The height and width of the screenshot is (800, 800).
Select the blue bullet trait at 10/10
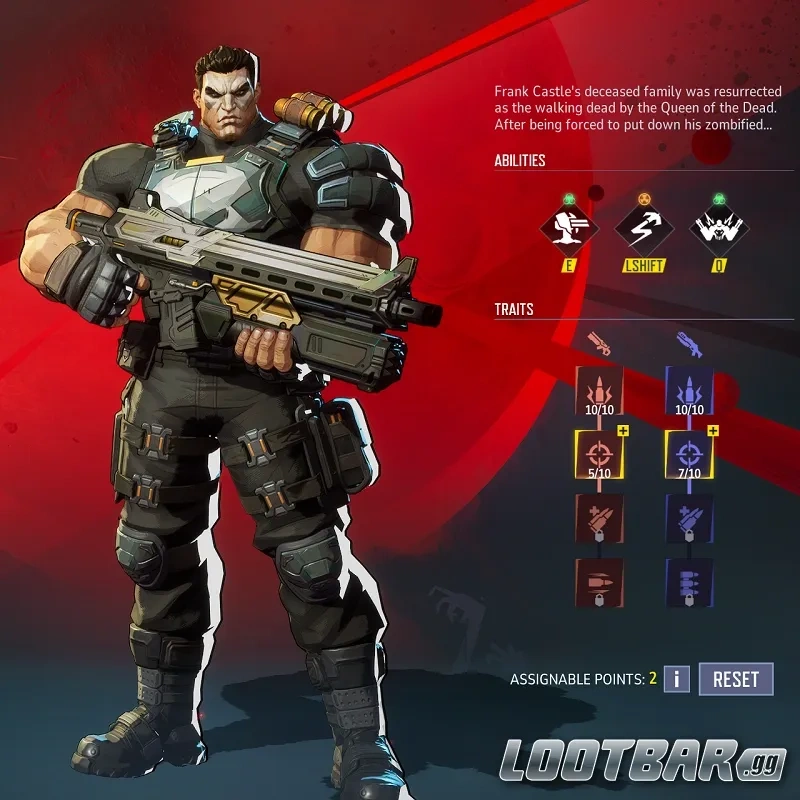(690, 391)
